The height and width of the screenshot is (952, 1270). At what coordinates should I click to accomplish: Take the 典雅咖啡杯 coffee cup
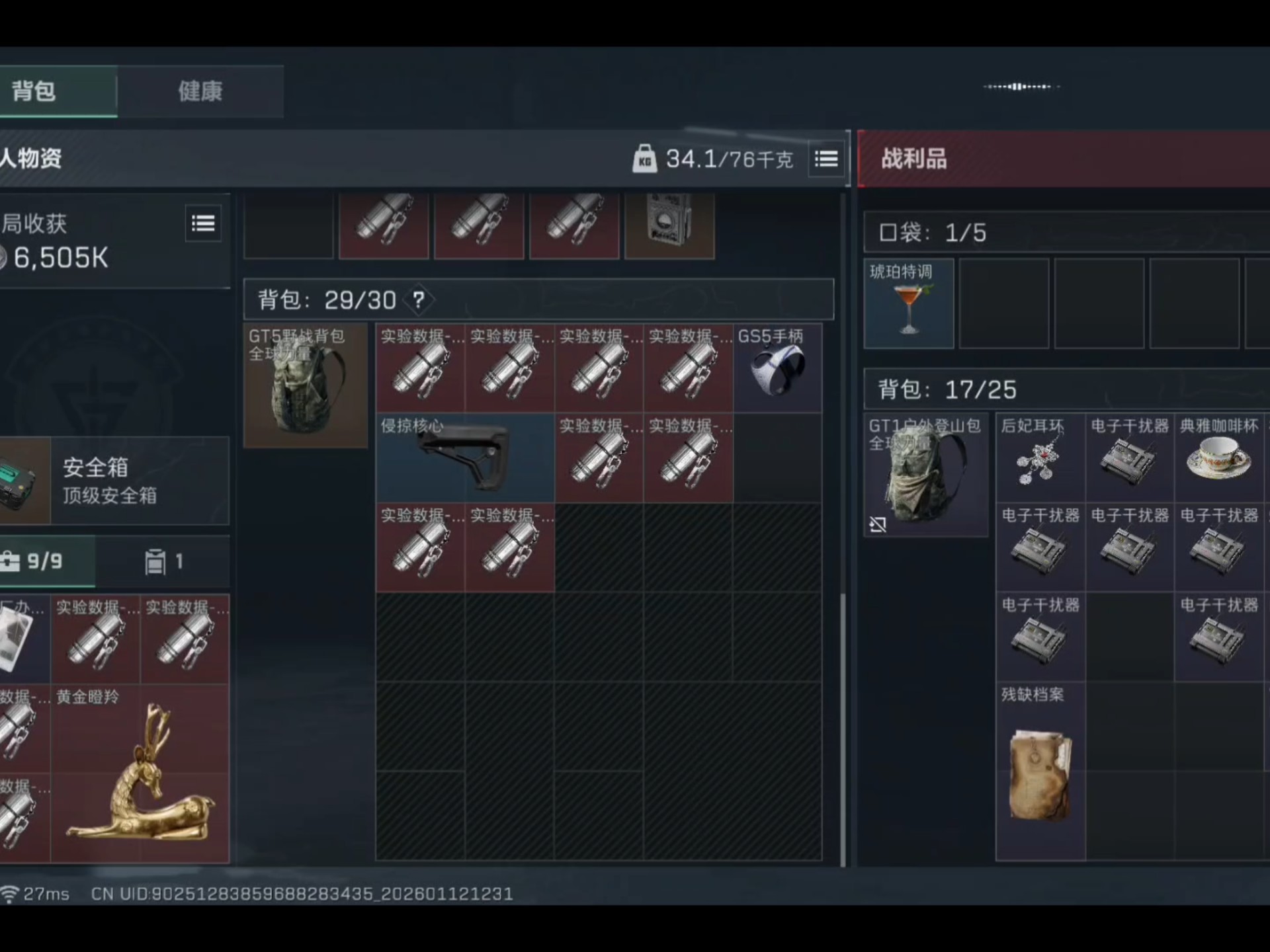point(1218,457)
